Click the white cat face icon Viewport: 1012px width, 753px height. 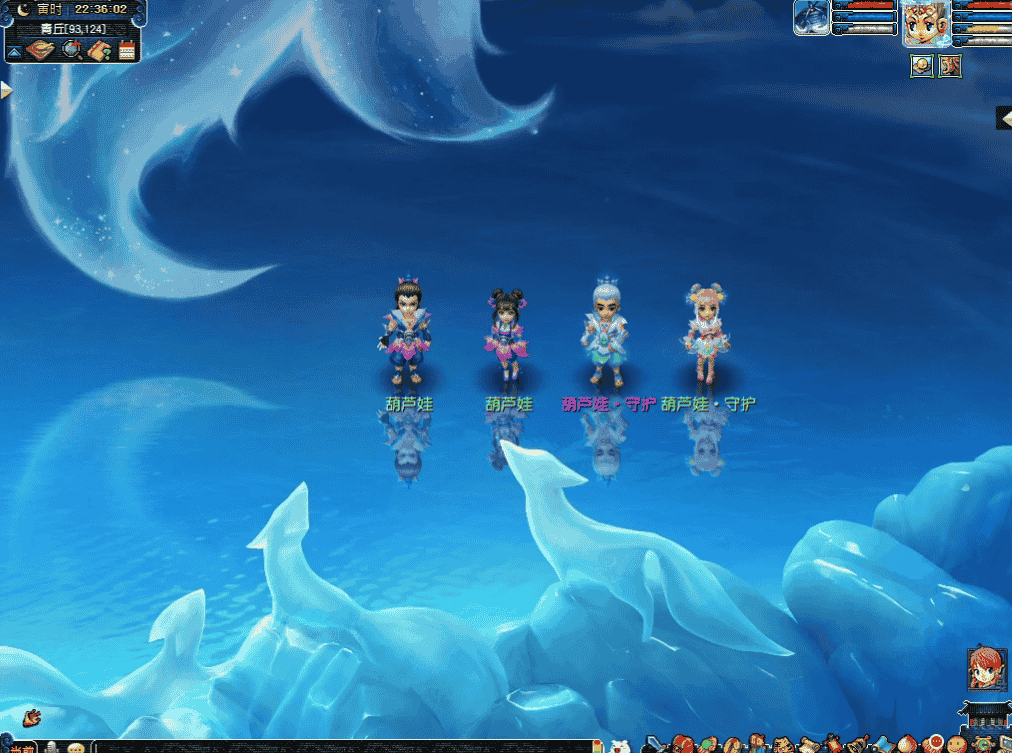pyautogui.click(x=620, y=746)
